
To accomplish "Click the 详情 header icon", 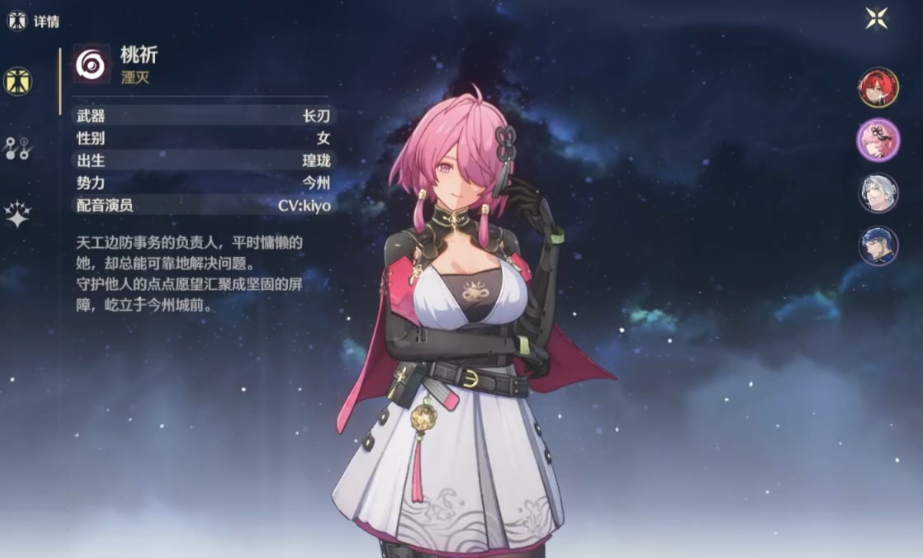I will point(17,20).
